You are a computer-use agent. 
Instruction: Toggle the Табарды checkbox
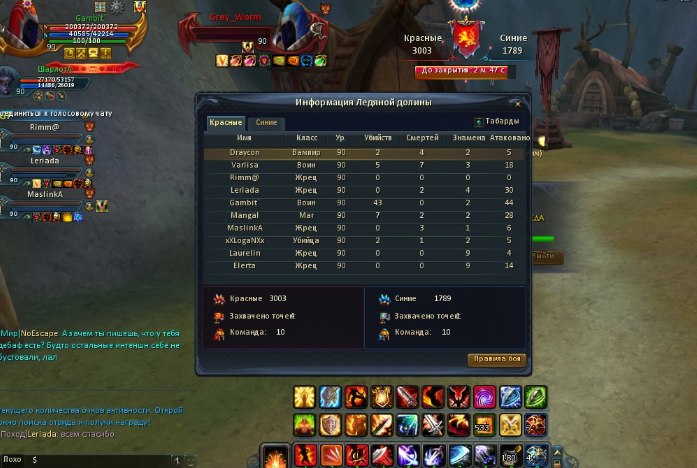click(479, 122)
